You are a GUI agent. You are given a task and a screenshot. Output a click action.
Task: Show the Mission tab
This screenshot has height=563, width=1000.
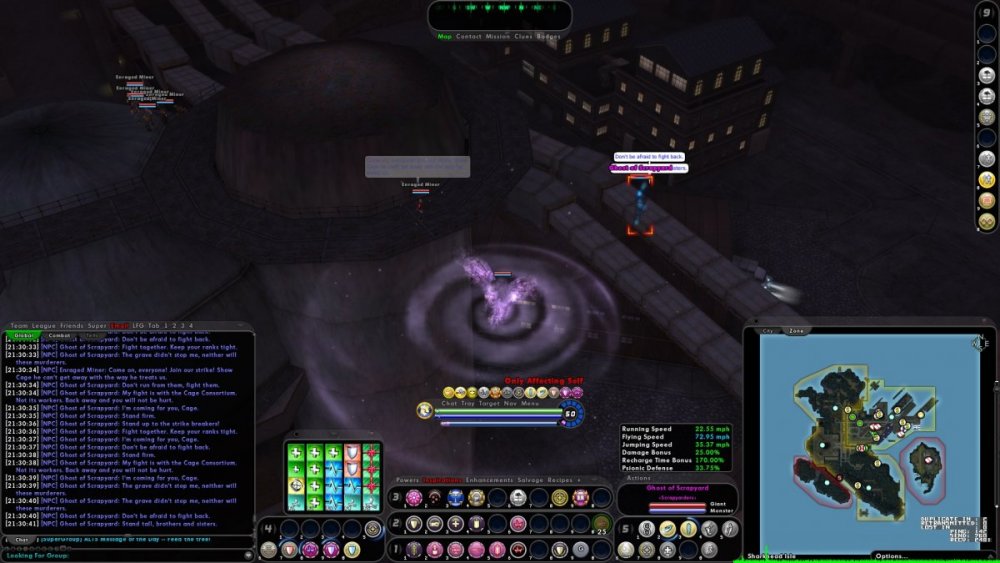point(497,37)
